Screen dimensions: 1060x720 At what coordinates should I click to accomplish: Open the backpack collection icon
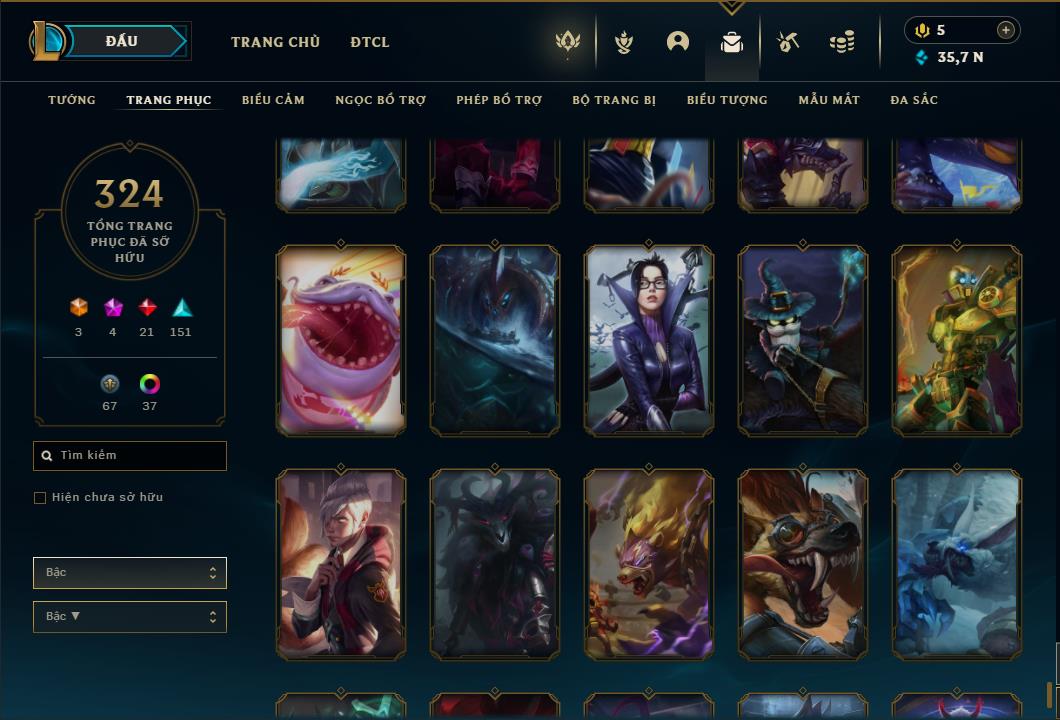(732, 42)
